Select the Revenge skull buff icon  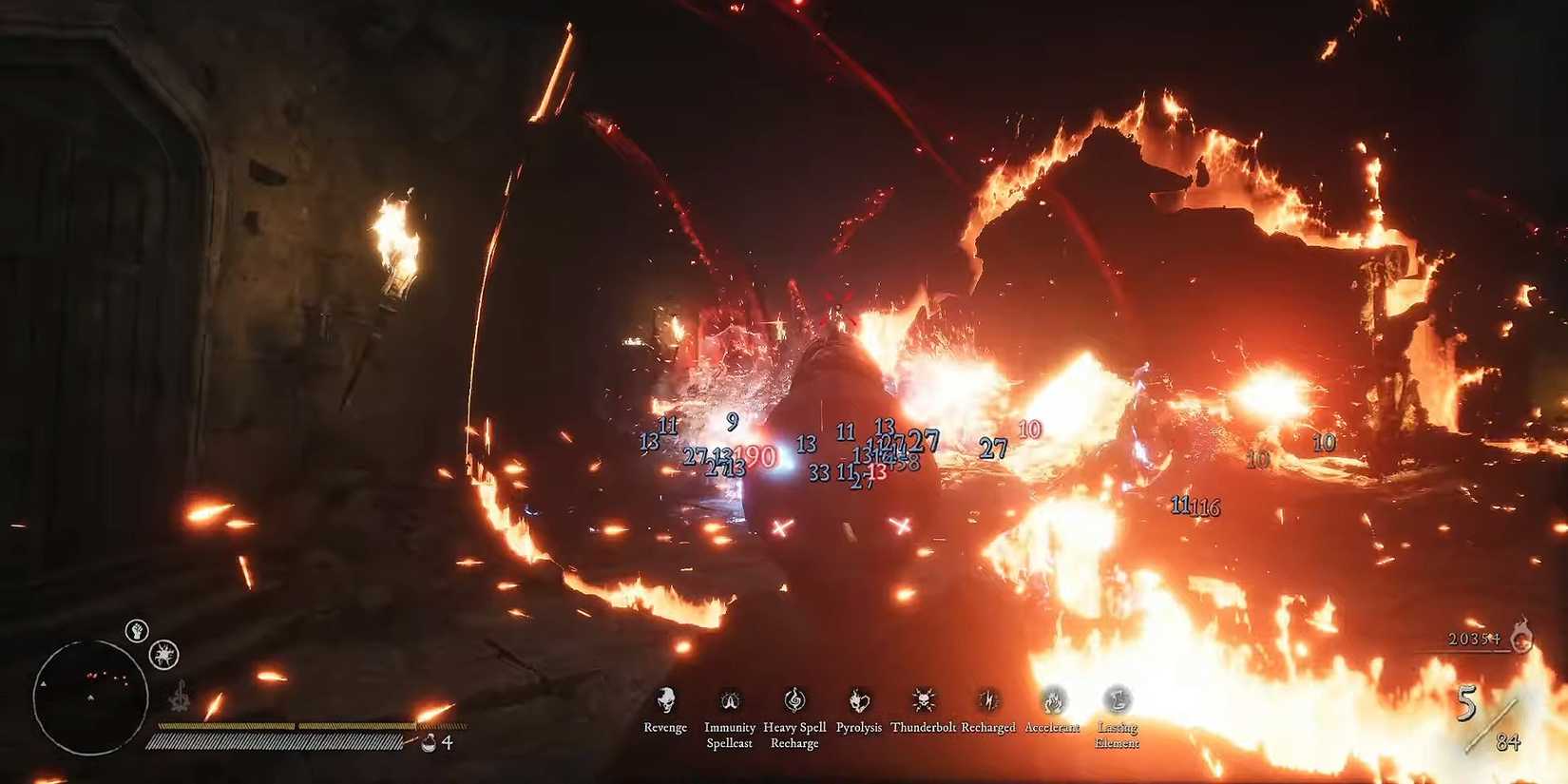click(x=665, y=700)
